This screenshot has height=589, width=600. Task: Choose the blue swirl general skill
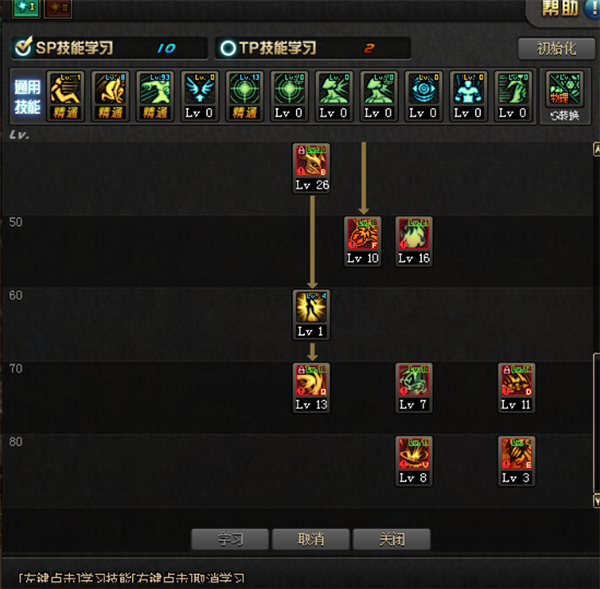click(424, 90)
